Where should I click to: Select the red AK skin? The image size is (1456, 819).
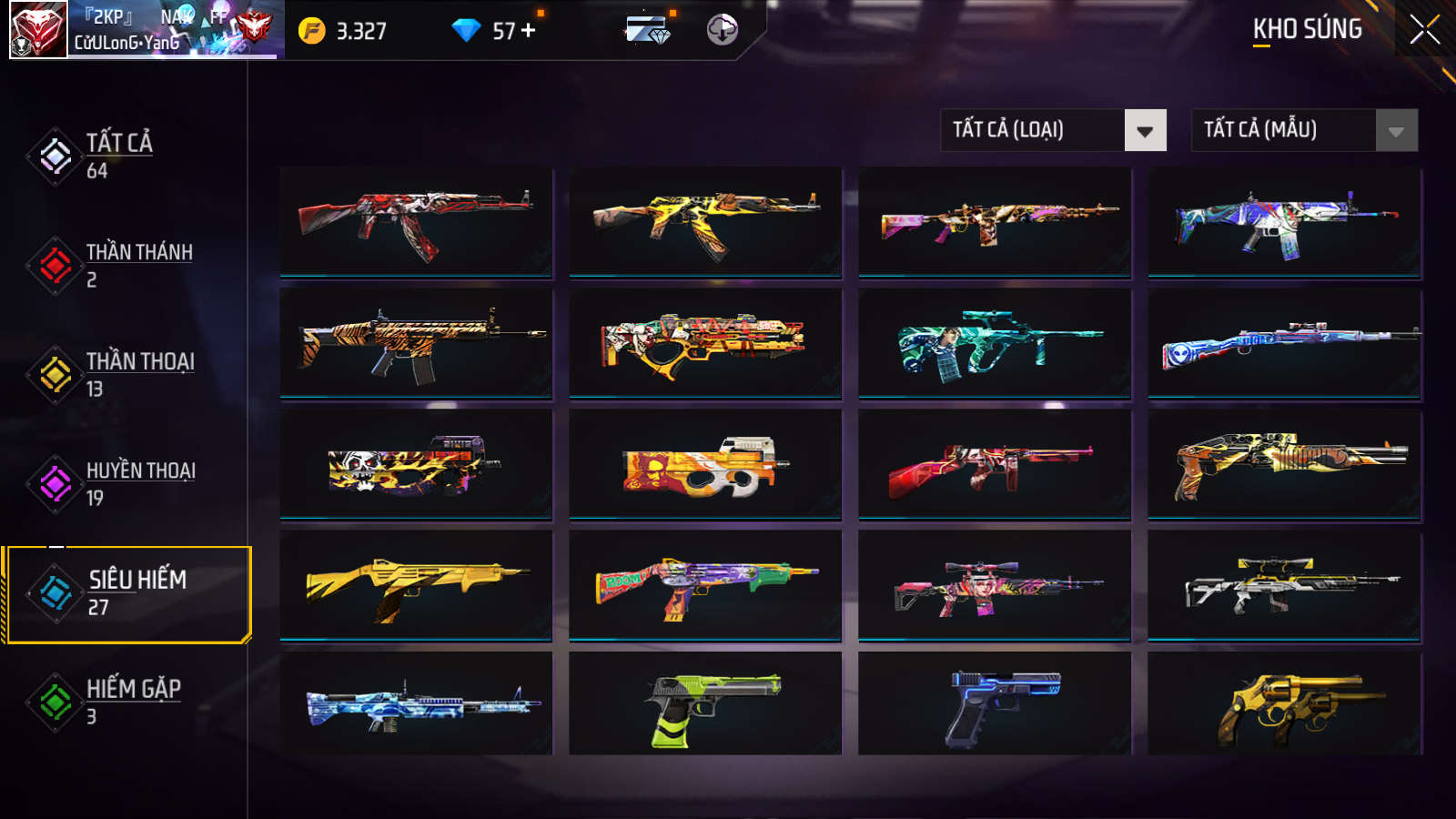416,221
